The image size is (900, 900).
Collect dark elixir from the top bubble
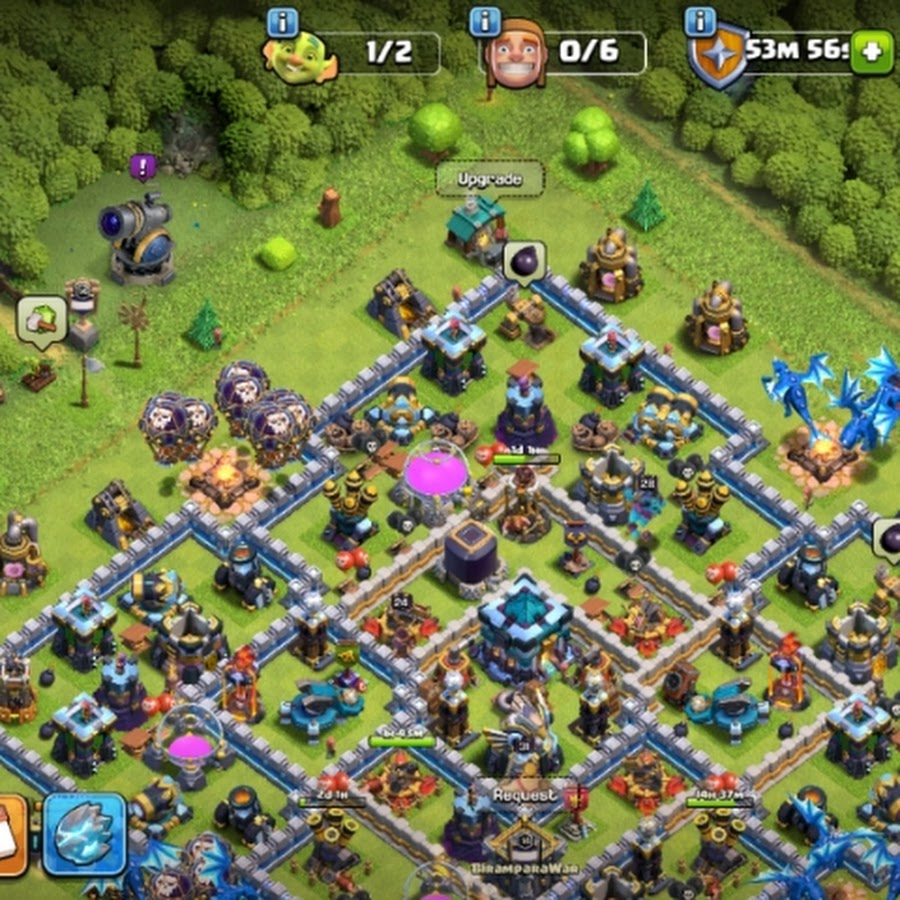pos(524,263)
